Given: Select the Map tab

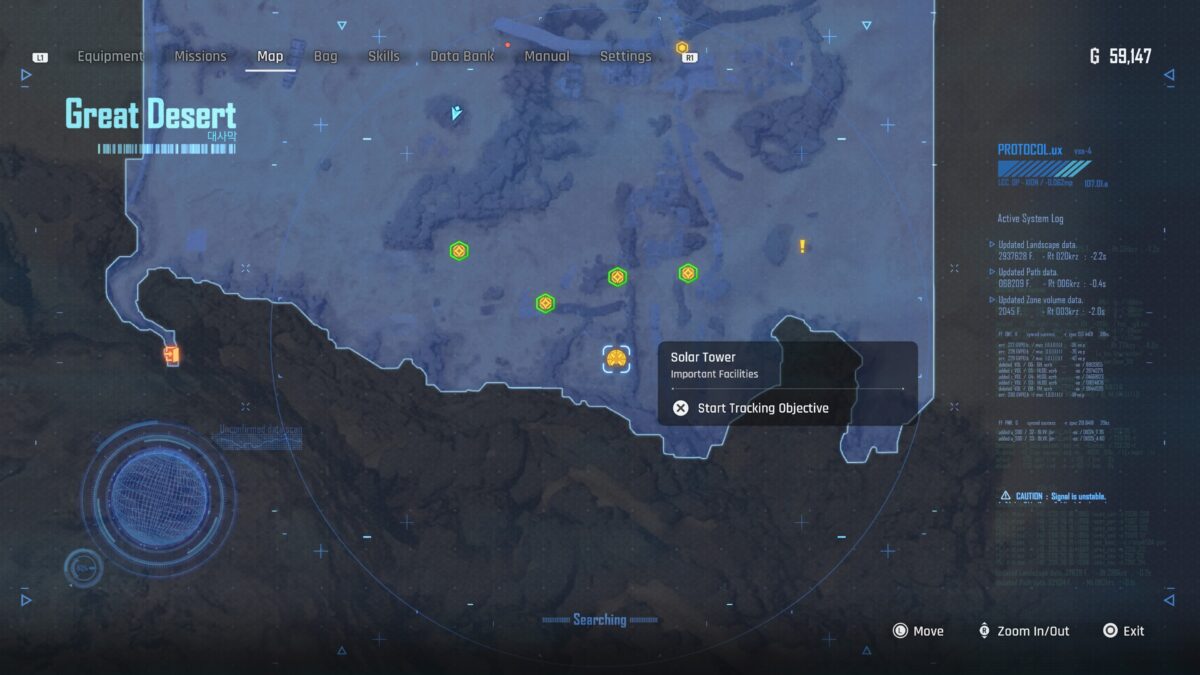Looking at the screenshot, I should [270, 56].
